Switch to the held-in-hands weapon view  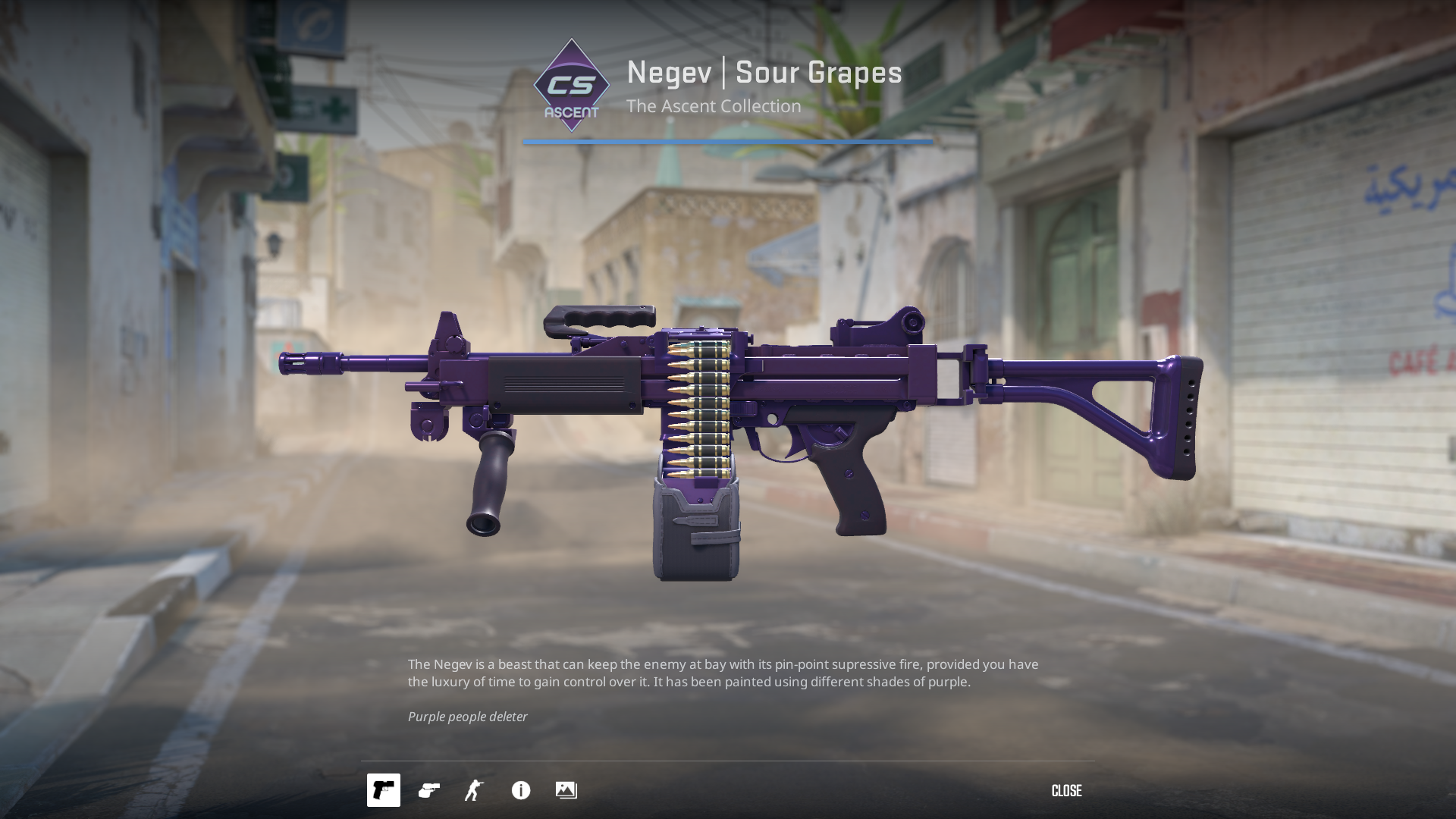429,790
